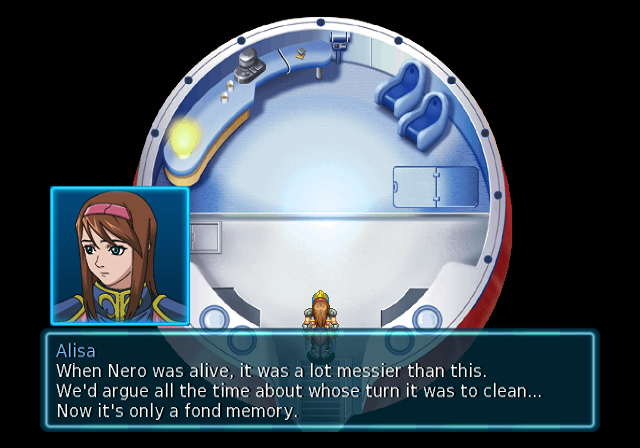Image resolution: width=640 pixels, height=448 pixels.
Task: Click Alisa's character portrait
Action: (x=120, y=254)
